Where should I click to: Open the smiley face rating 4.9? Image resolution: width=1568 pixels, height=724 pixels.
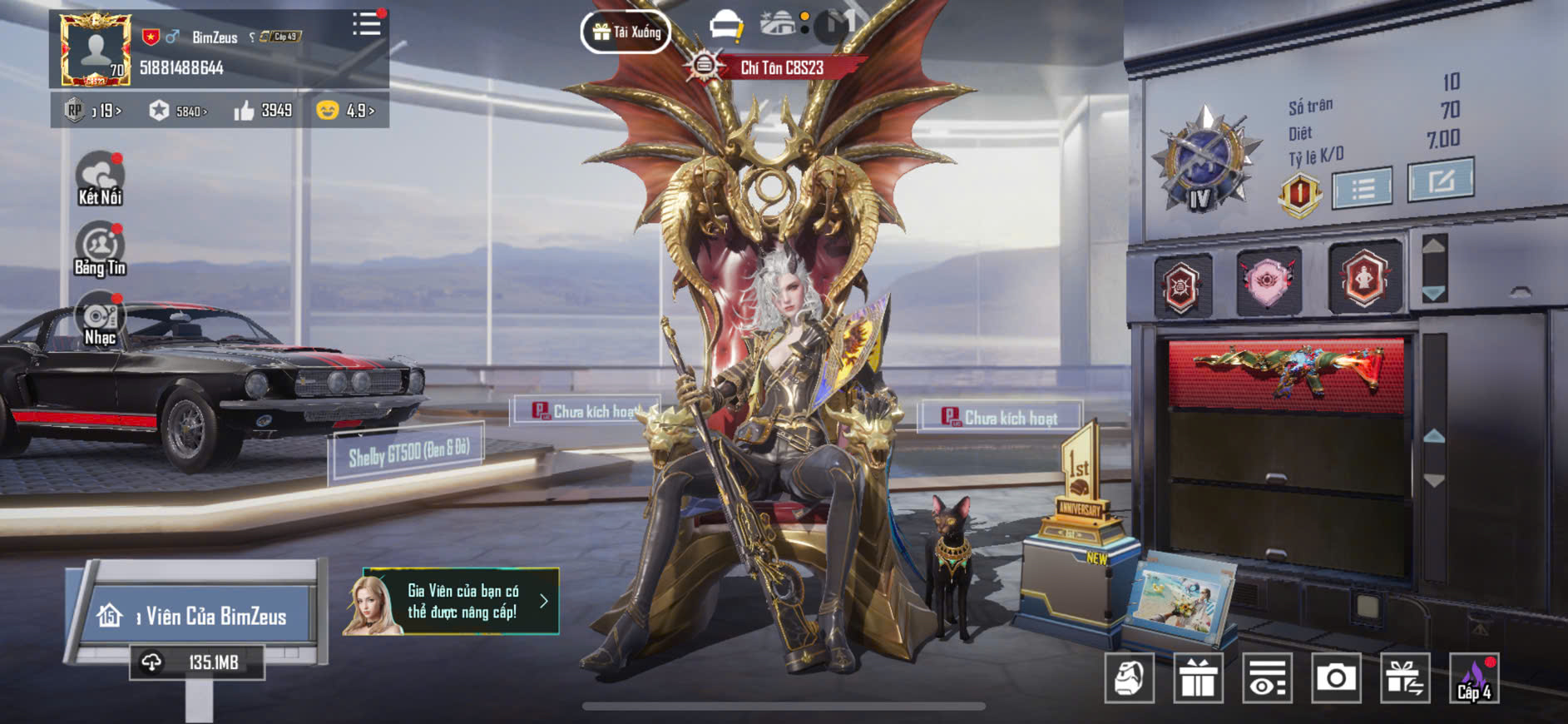pyautogui.click(x=345, y=111)
